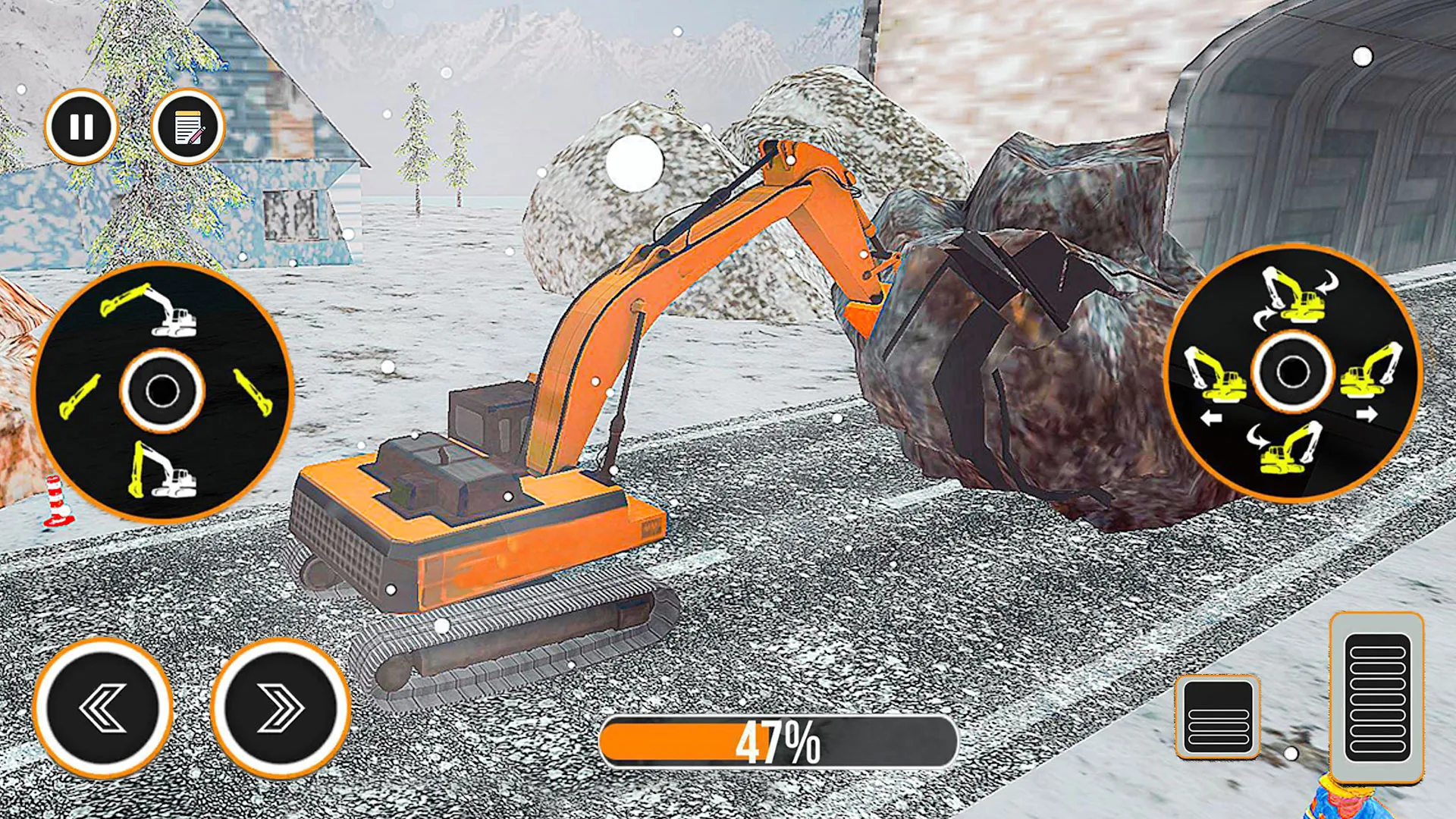This screenshot has height=819, width=1456.
Task: Pause the game
Action: click(81, 127)
